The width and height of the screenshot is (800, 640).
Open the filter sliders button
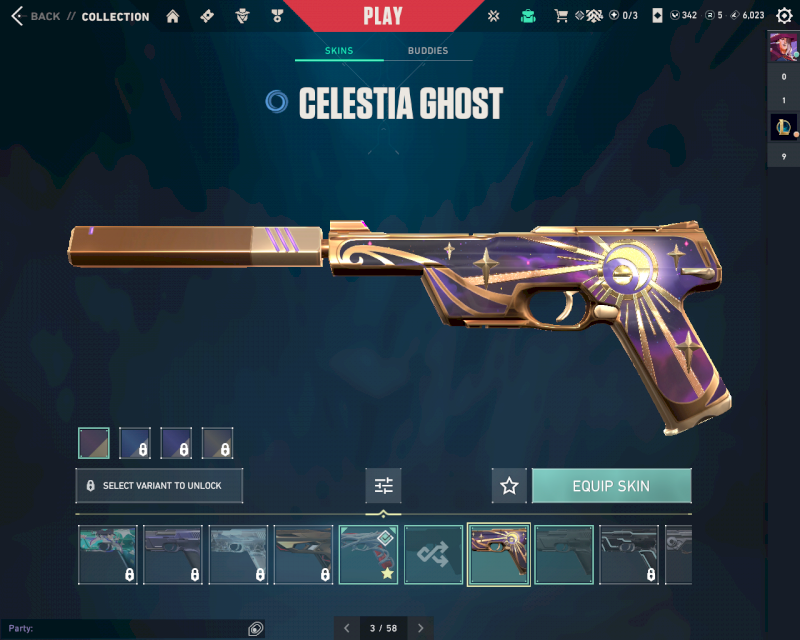click(384, 486)
